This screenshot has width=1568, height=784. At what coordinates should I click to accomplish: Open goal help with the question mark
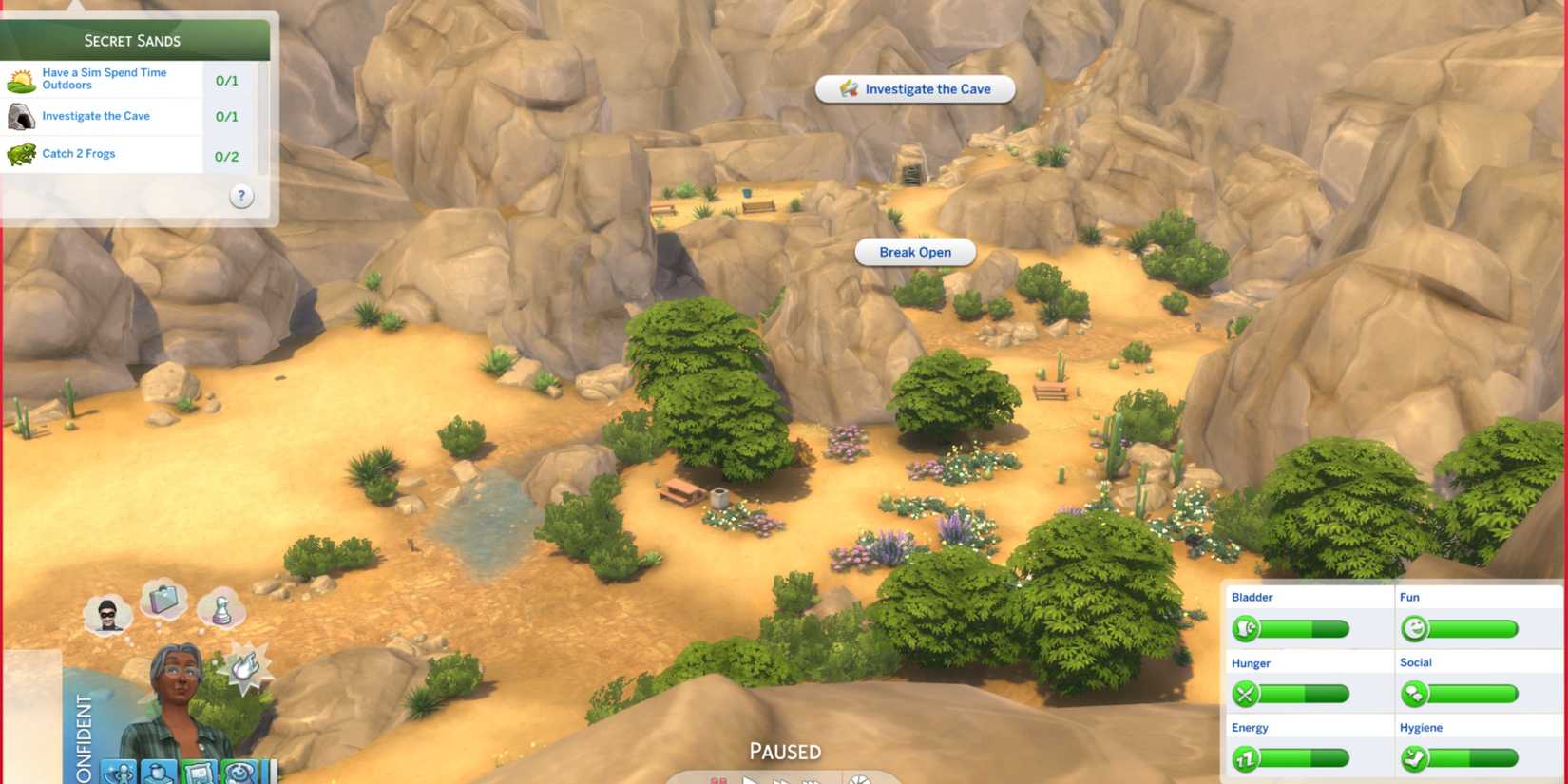pos(240,195)
